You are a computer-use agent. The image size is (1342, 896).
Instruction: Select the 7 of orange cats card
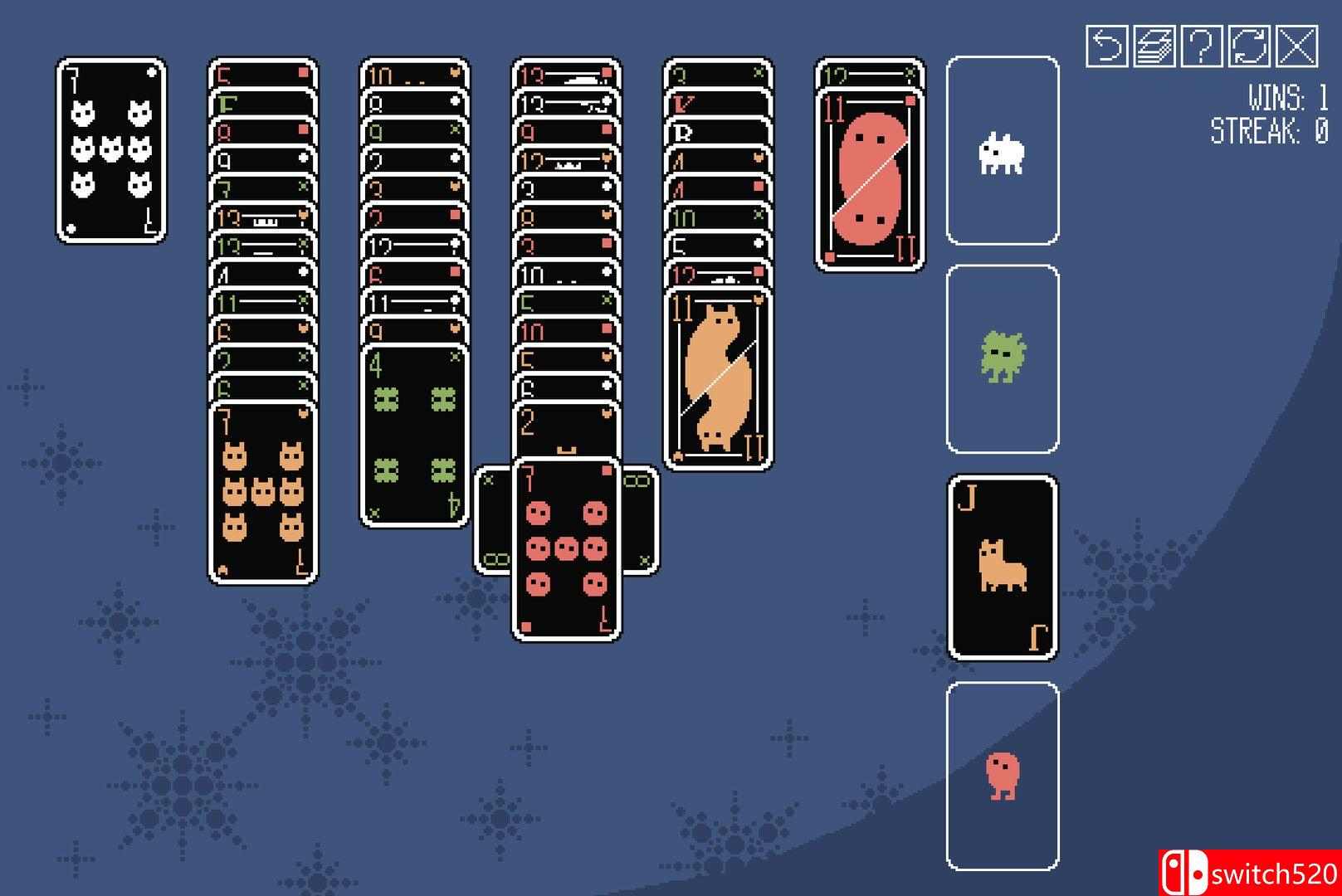click(x=261, y=489)
